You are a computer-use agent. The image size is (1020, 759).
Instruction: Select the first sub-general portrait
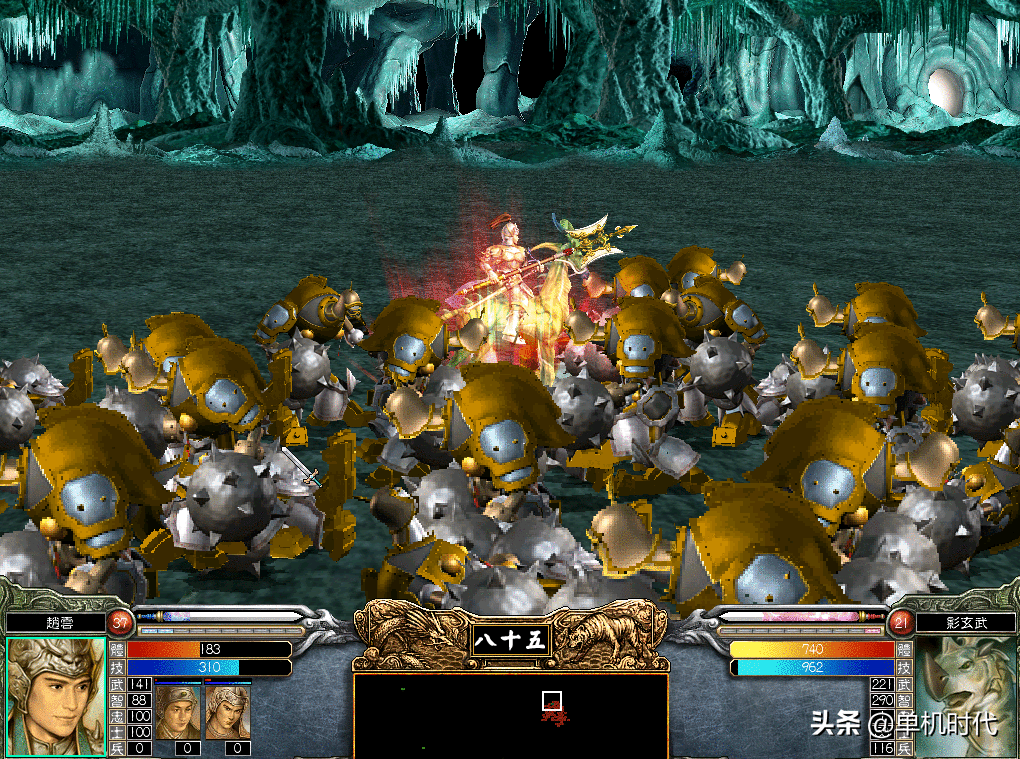(x=178, y=711)
